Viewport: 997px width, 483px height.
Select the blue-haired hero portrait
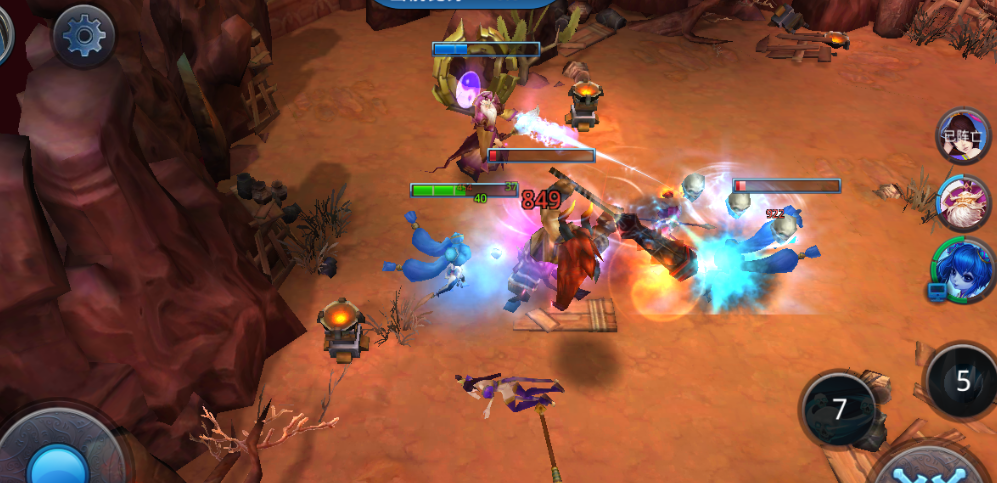[960, 270]
